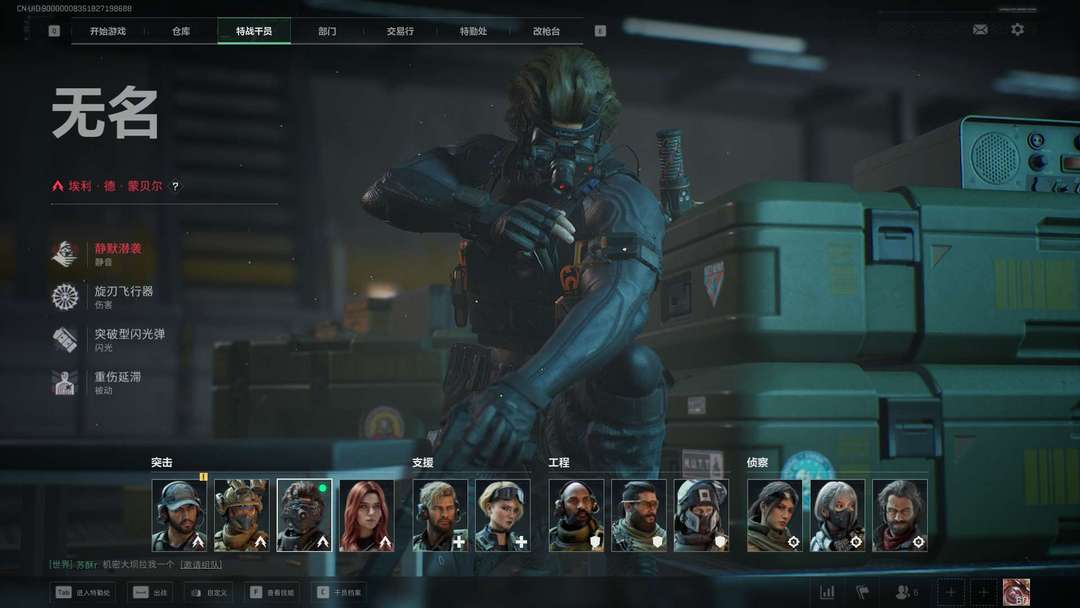Open the 交易行 trading house tab
The image size is (1080, 608).
[x=400, y=31]
